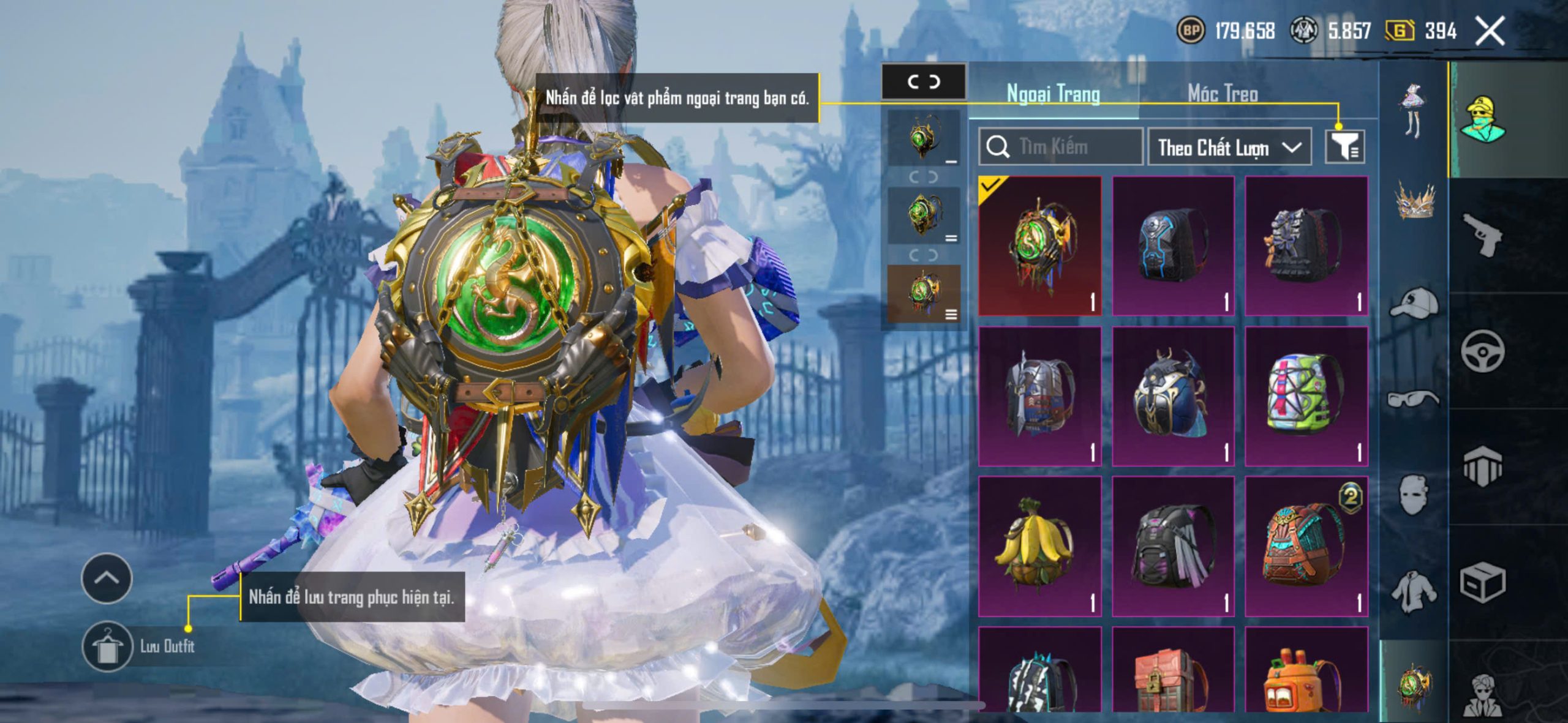Open the Theo Chất Lượn sort dropdown
This screenshot has height=723, width=1568.
[x=1229, y=148]
